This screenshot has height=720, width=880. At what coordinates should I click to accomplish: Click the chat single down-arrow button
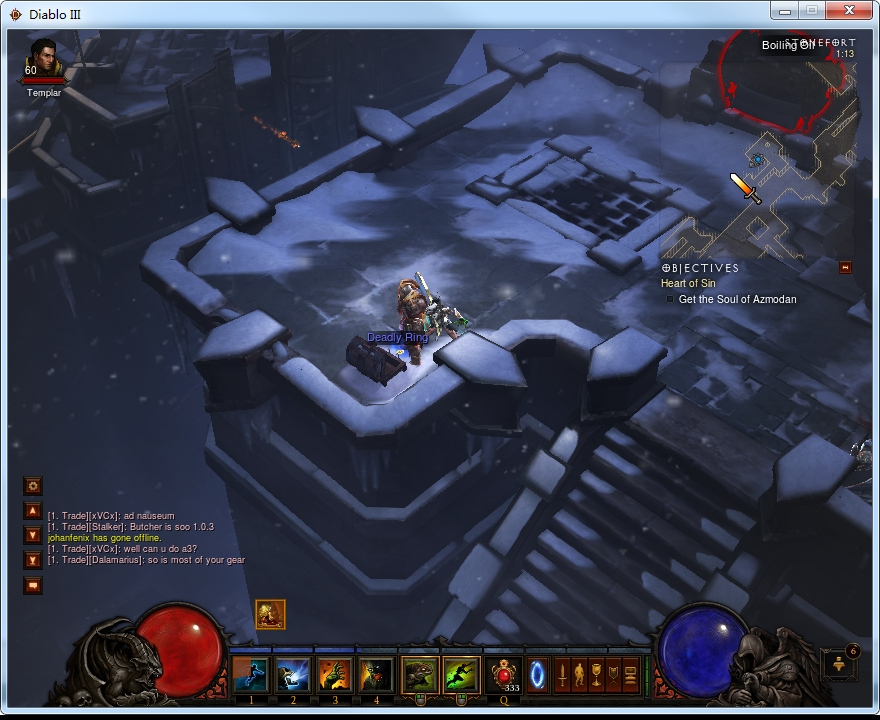click(x=33, y=536)
